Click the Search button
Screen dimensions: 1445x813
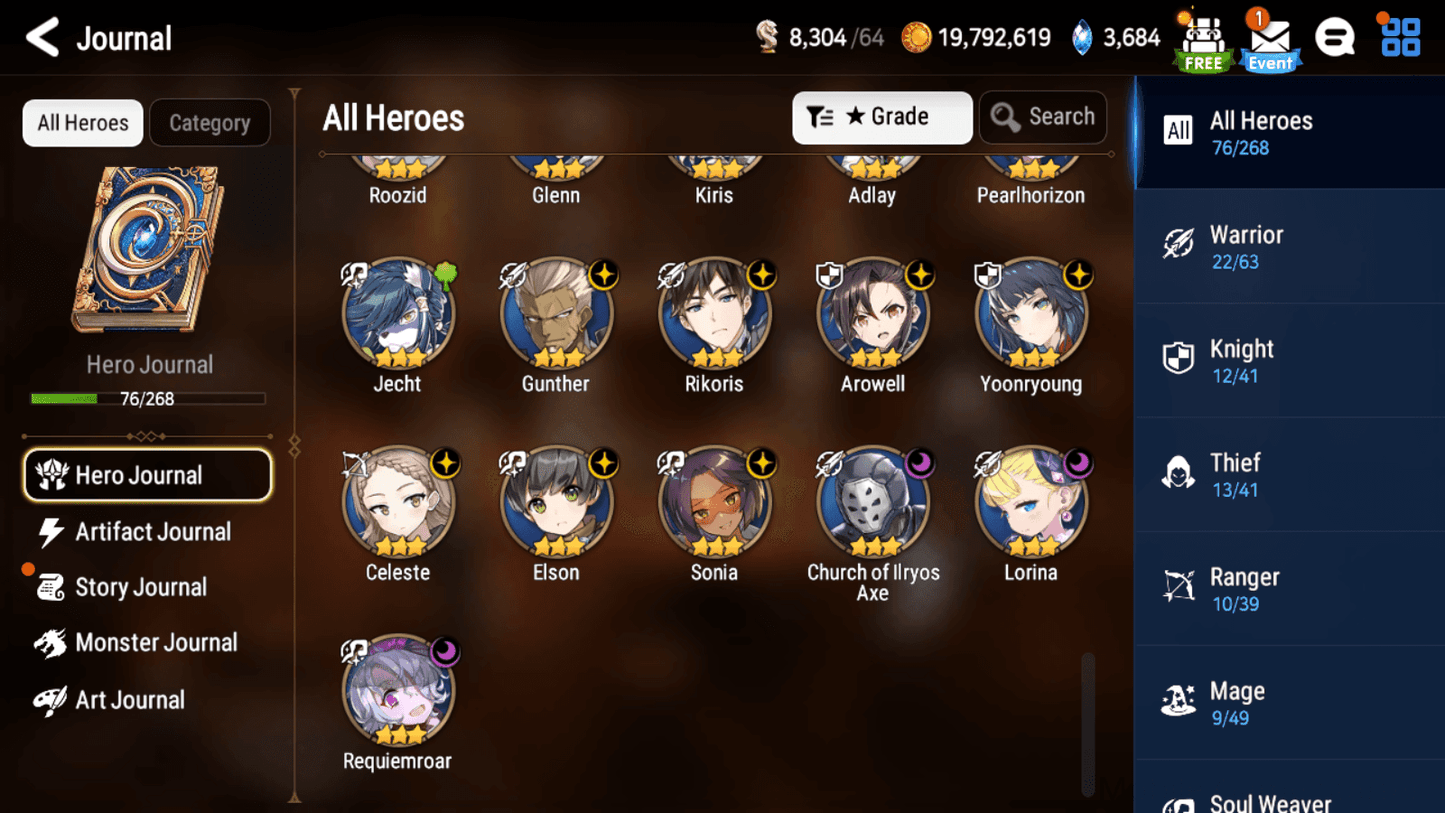click(1043, 117)
